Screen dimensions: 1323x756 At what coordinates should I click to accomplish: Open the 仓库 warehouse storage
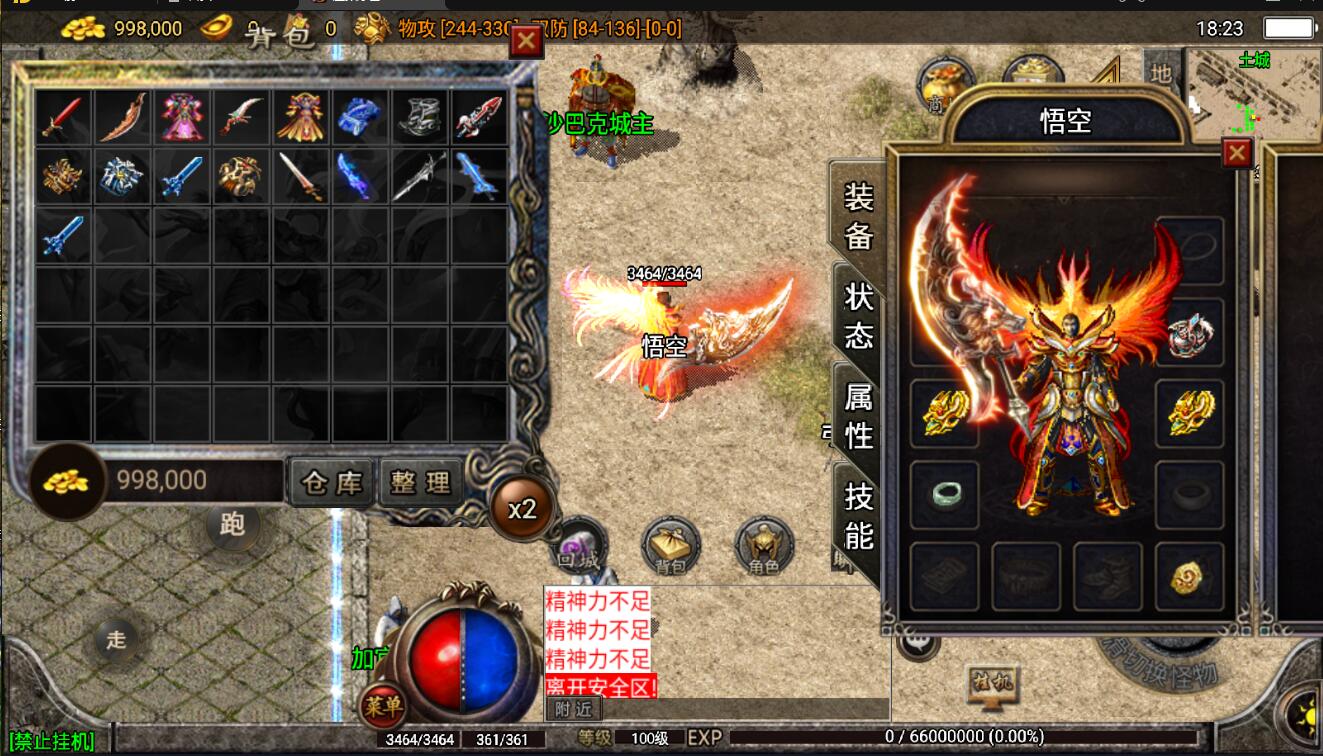(x=332, y=483)
